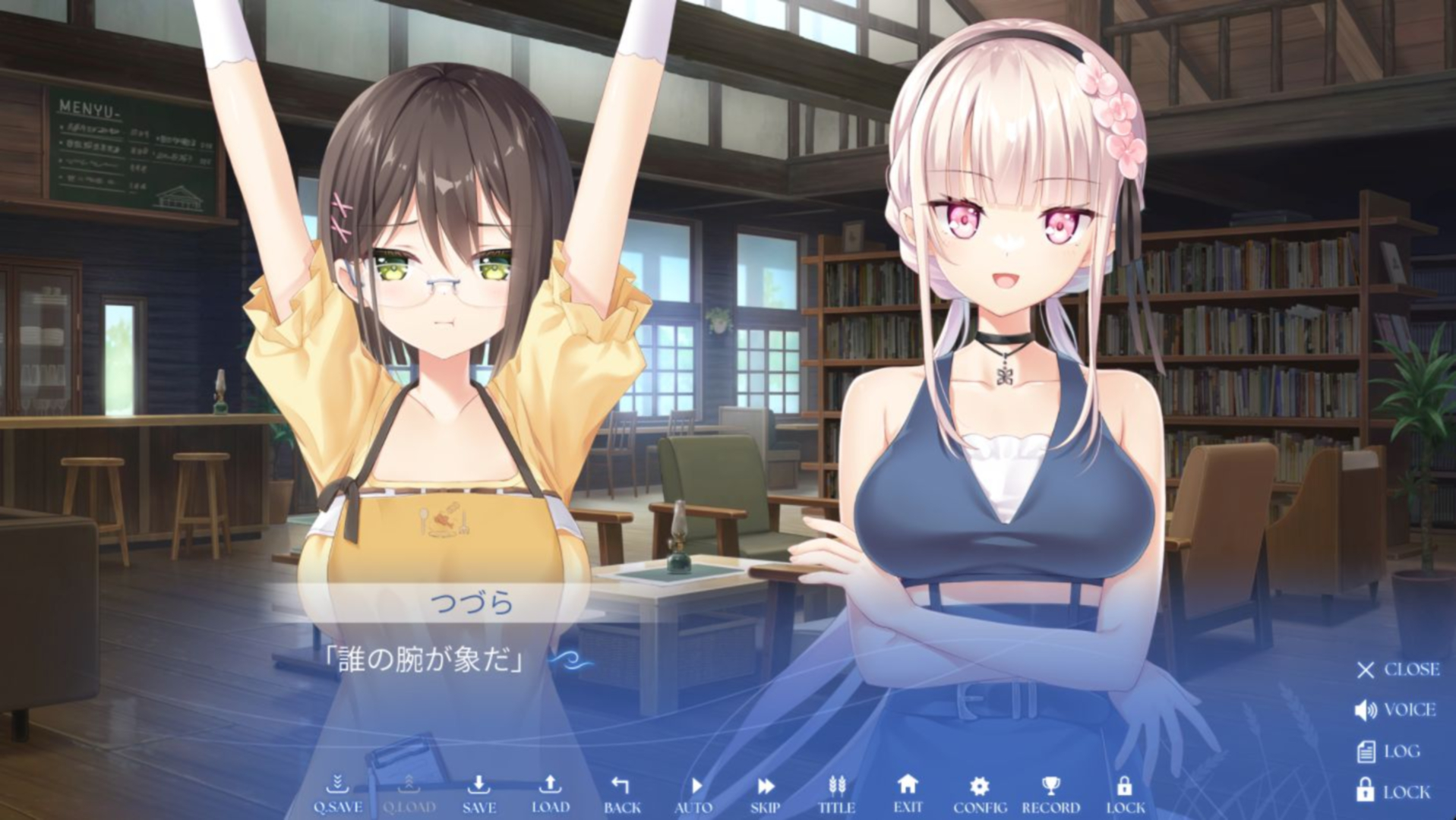Click the BACK arrow to rewind text
Viewport: 1456px width, 820px height.
click(x=622, y=790)
